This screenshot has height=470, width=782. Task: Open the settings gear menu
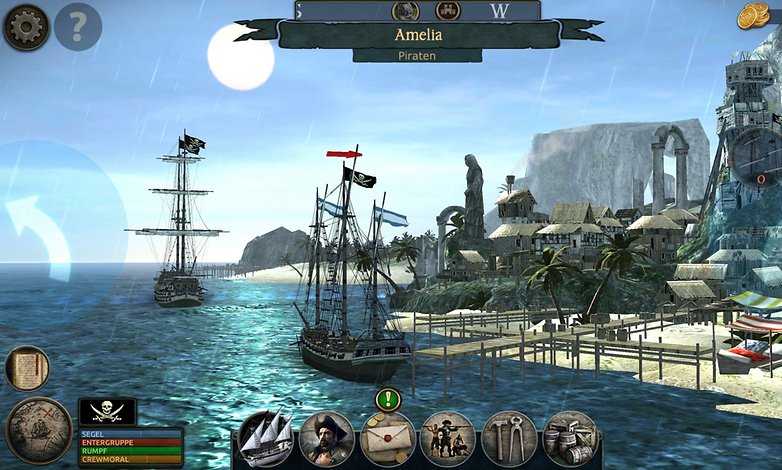(x=26, y=27)
